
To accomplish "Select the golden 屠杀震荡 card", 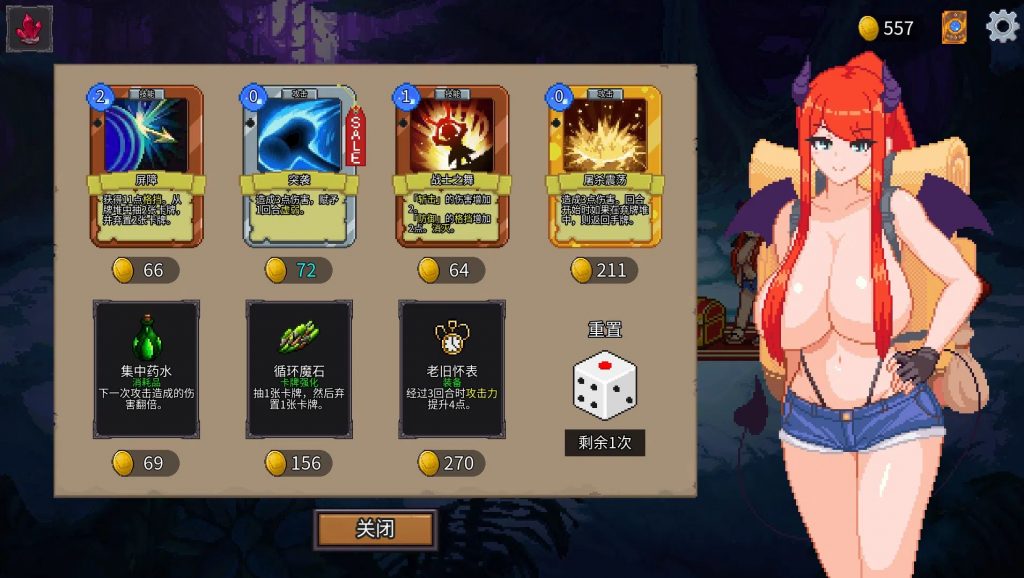I will click(x=604, y=165).
